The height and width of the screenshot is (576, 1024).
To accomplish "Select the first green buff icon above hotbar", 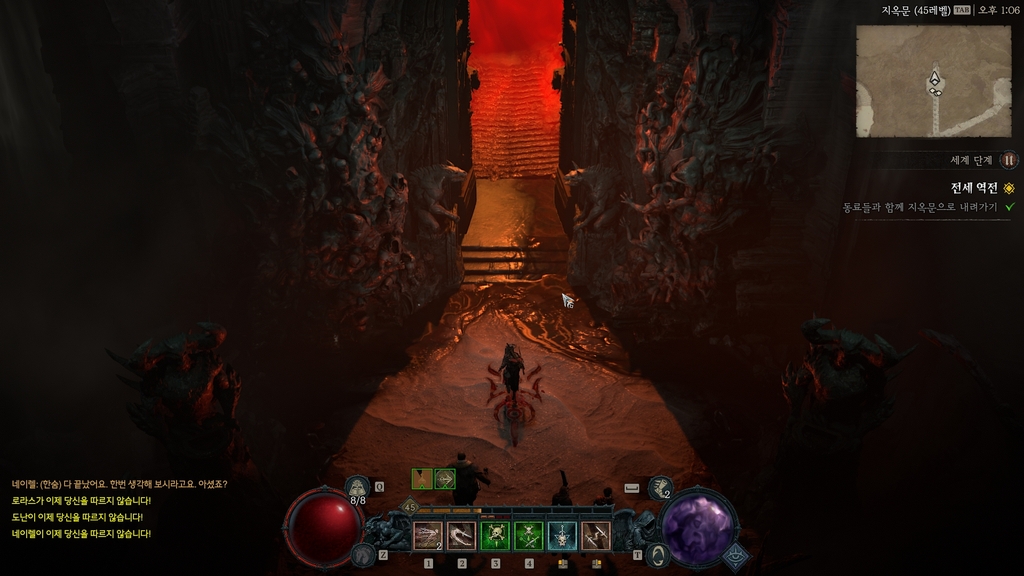I will point(422,479).
